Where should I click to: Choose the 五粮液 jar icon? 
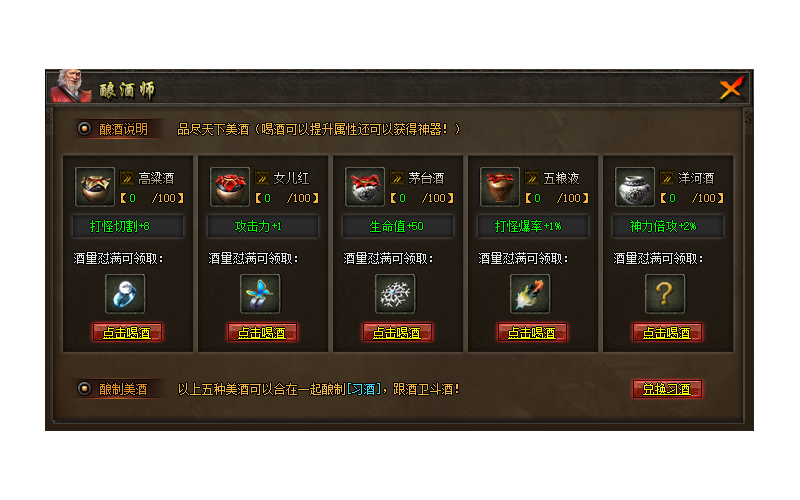[x=500, y=187]
